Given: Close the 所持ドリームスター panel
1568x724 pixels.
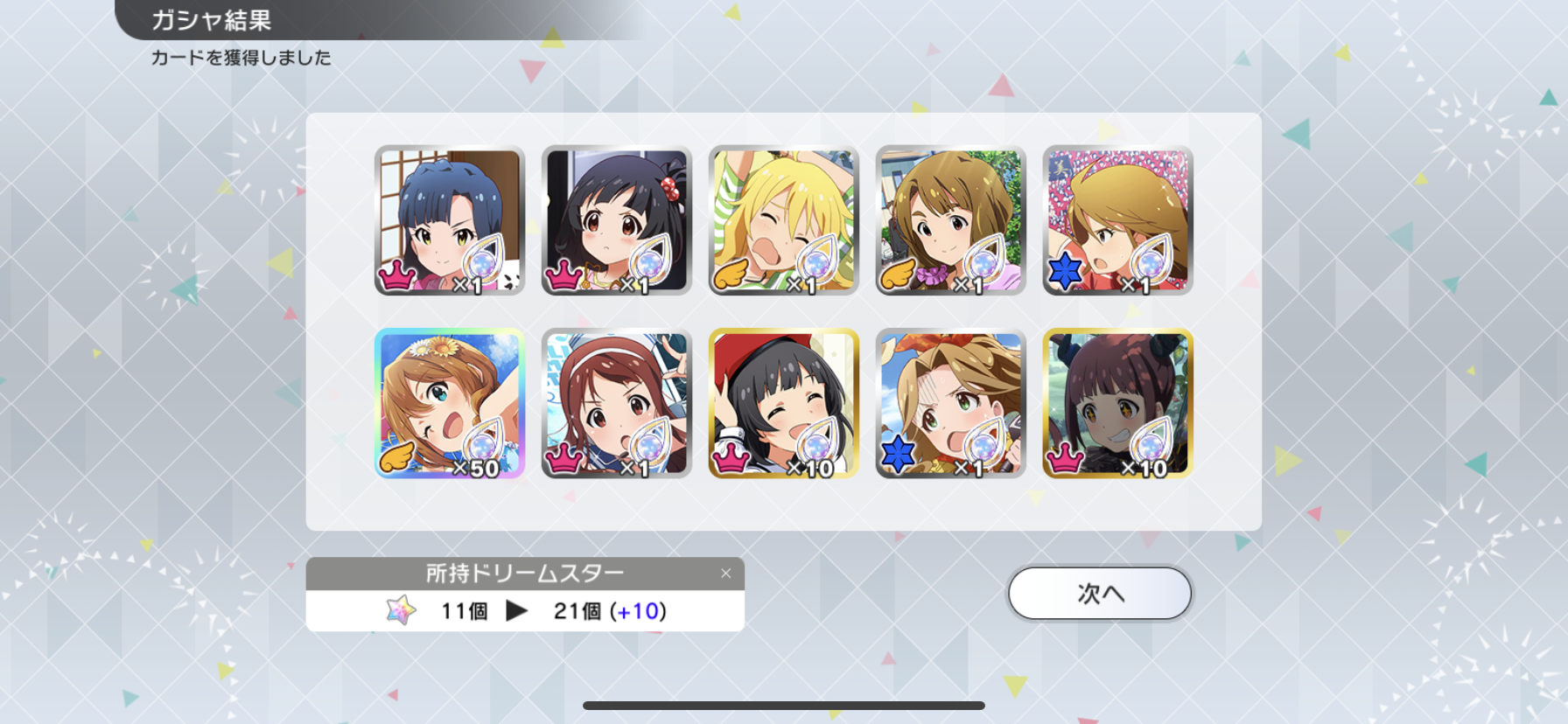Looking at the screenshot, I should [725, 574].
